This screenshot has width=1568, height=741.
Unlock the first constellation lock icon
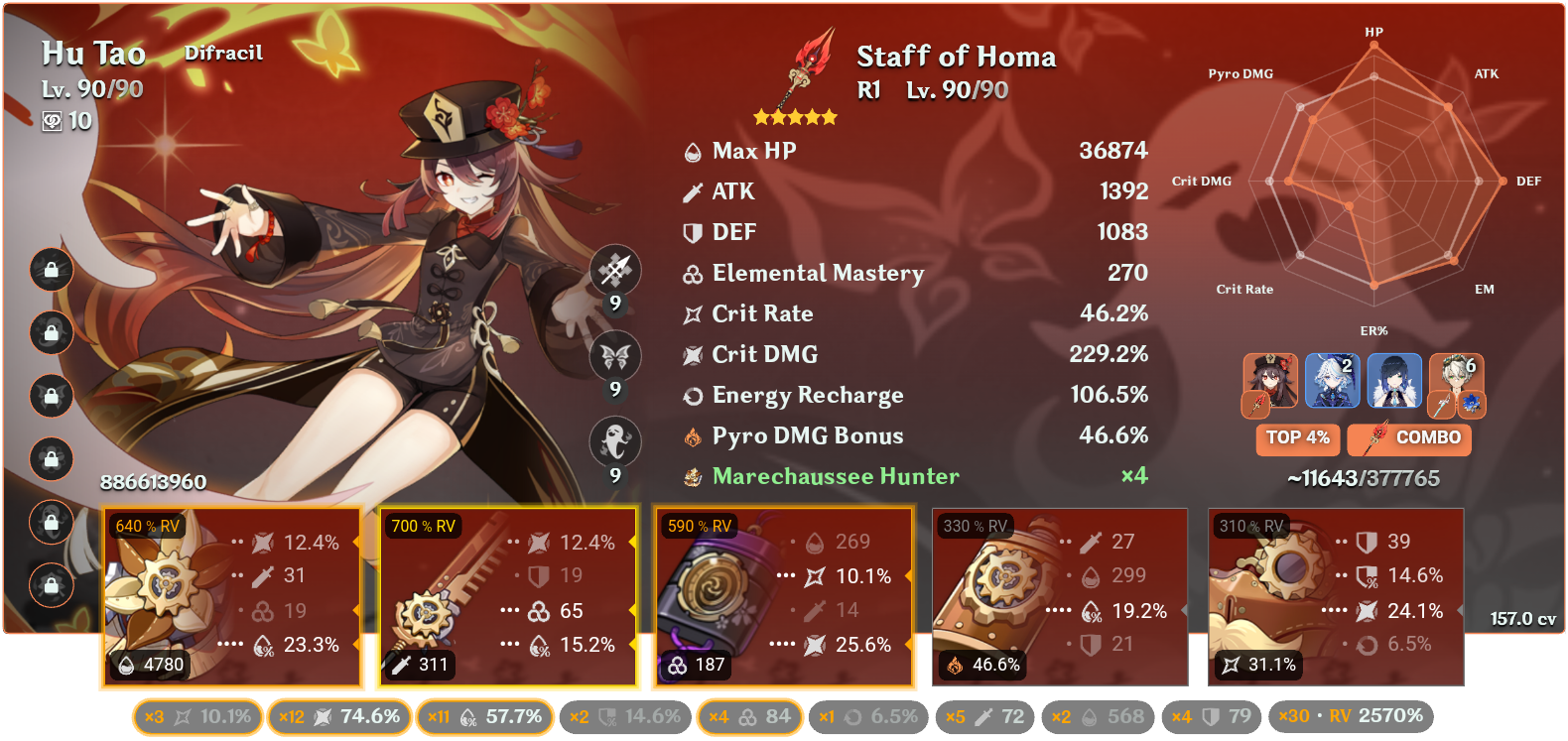tap(50, 268)
